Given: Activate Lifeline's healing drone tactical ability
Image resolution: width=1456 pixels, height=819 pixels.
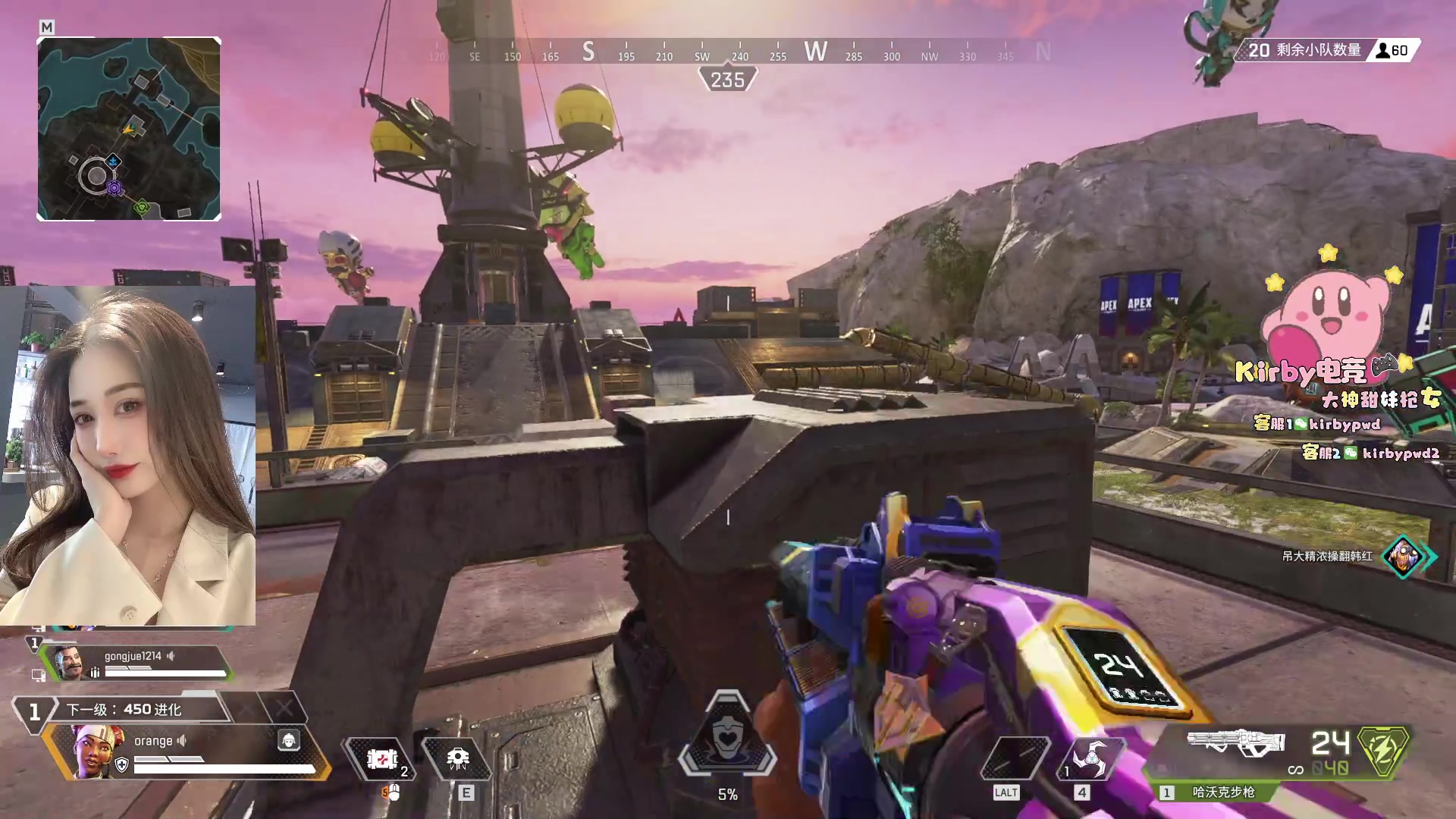Looking at the screenshot, I should (457, 758).
